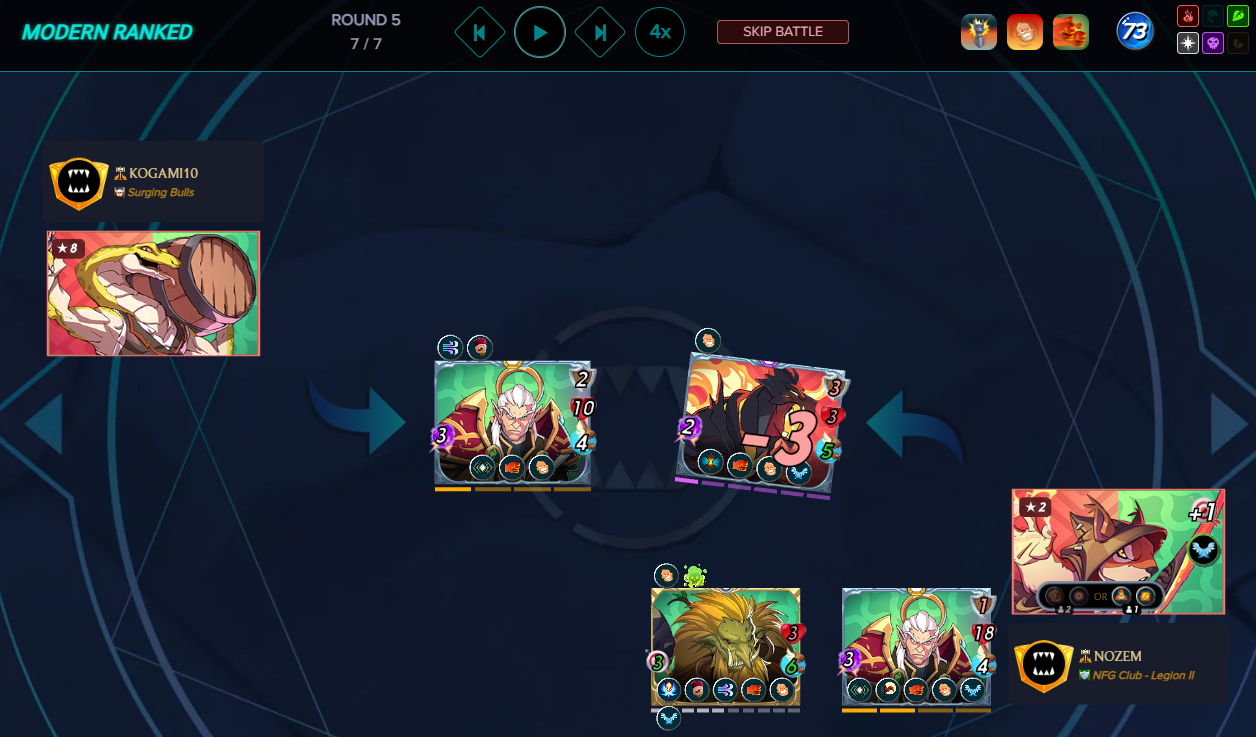1256x737 pixels.
Task: Toggle the 4x playback speed
Action: (x=660, y=32)
